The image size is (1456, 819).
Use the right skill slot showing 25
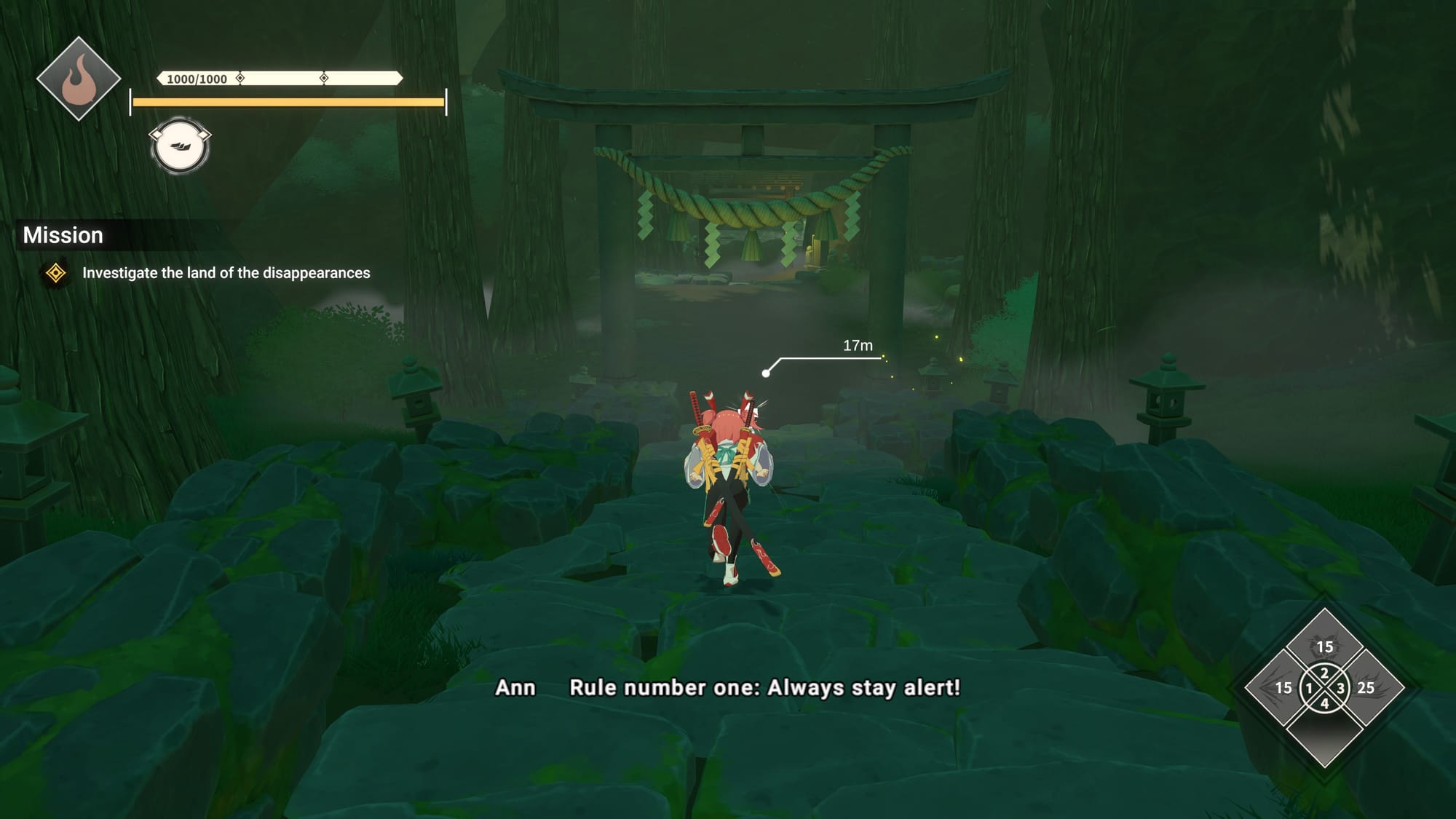pyautogui.click(x=1366, y=688)
